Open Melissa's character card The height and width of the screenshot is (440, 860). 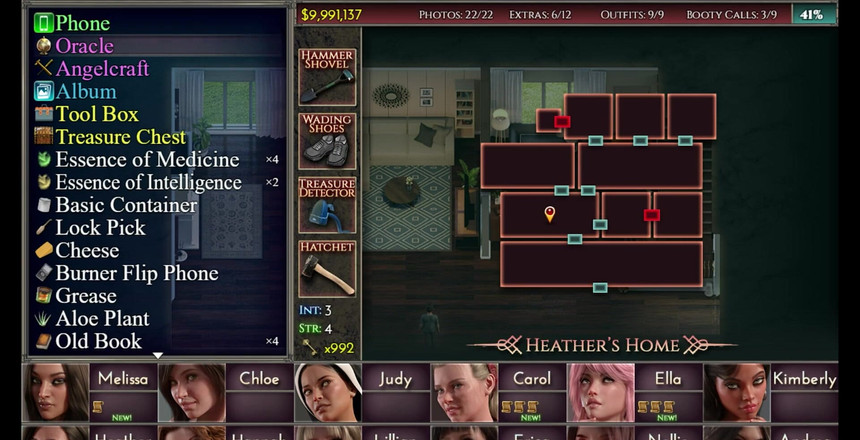coord(123,379)
